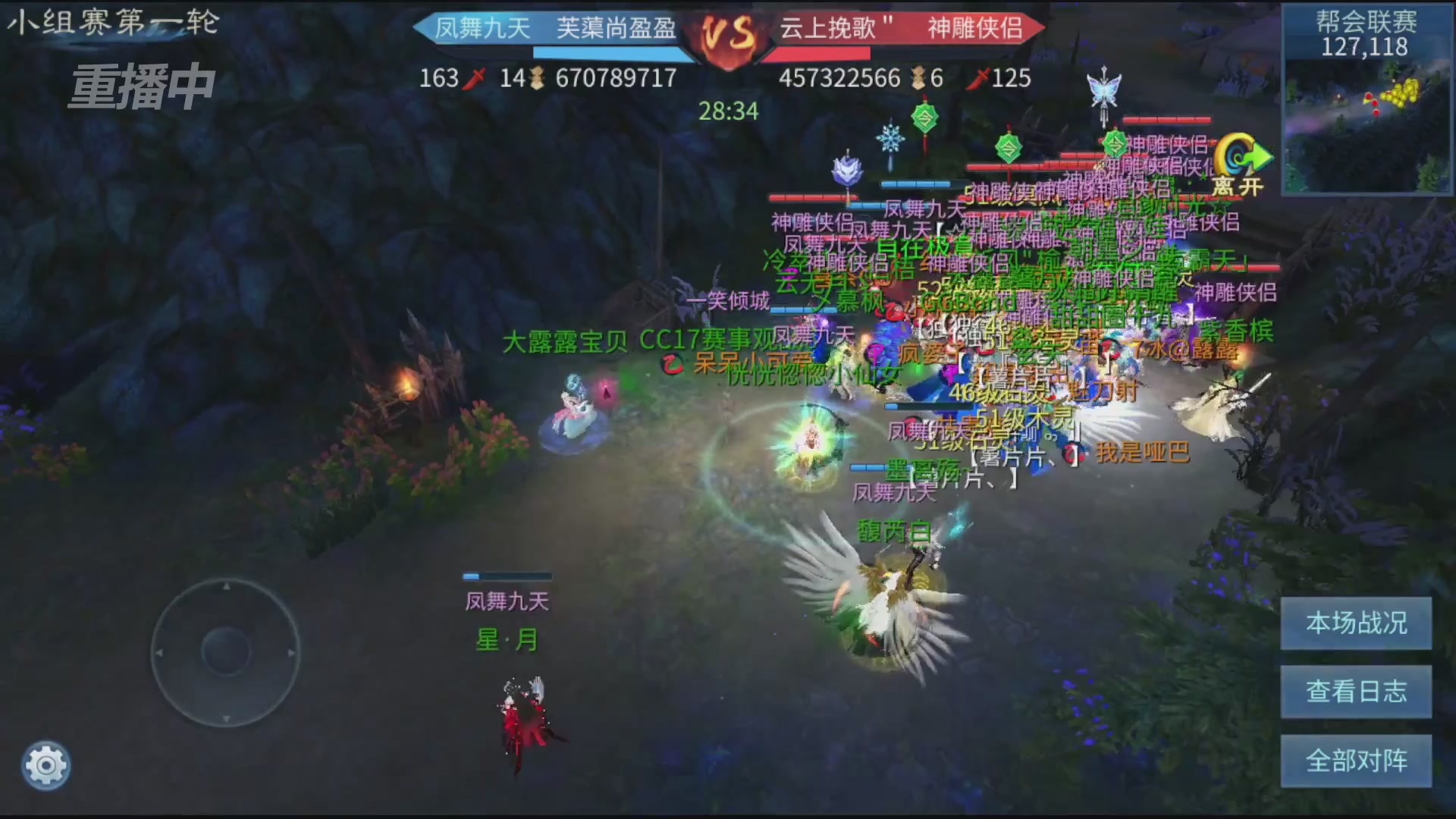This screenshot has height=819, width=1456.
Task: Click the virtual joystick control pad
Action: pyautogui.click(x=225, y=652)
